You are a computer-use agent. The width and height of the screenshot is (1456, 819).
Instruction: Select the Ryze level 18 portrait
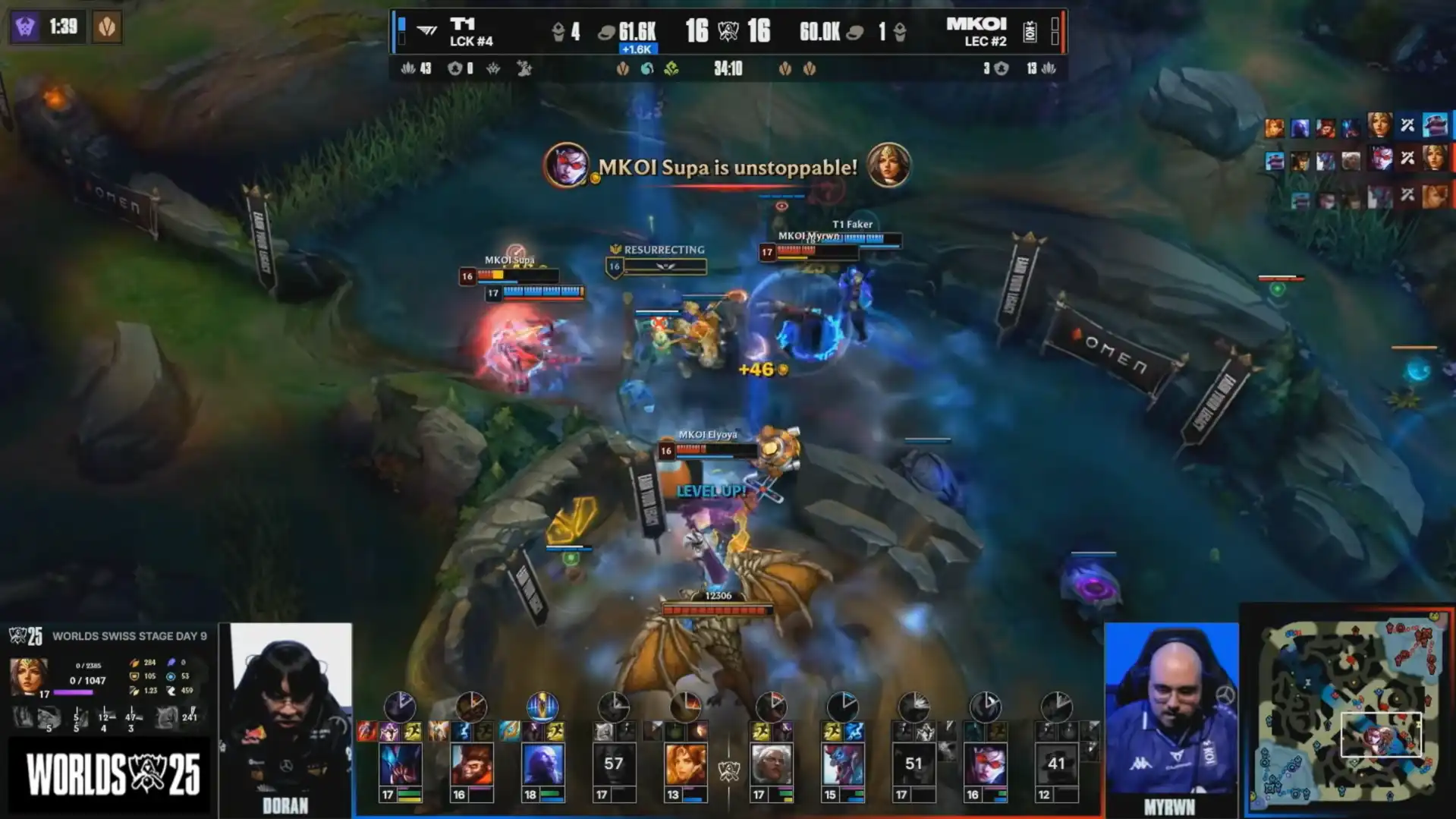pyautogui.click(x=542, y=764)
